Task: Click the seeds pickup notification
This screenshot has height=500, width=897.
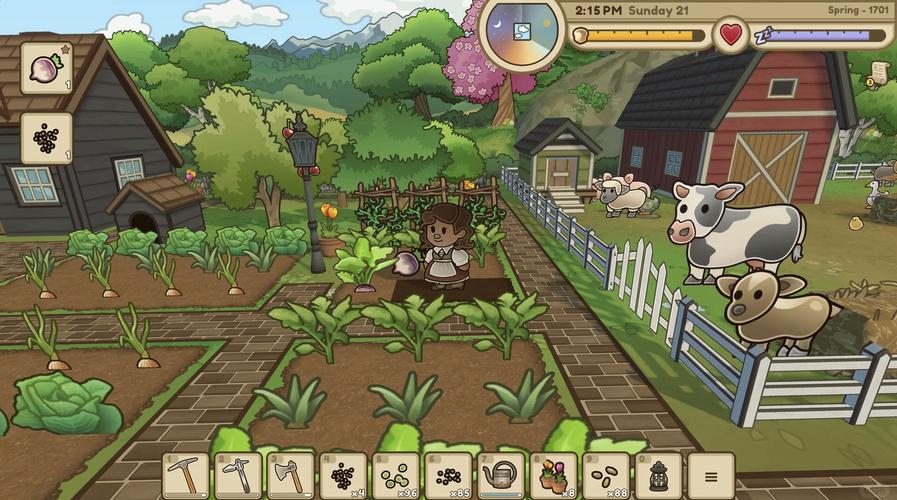Action: (x=46, y=138)
